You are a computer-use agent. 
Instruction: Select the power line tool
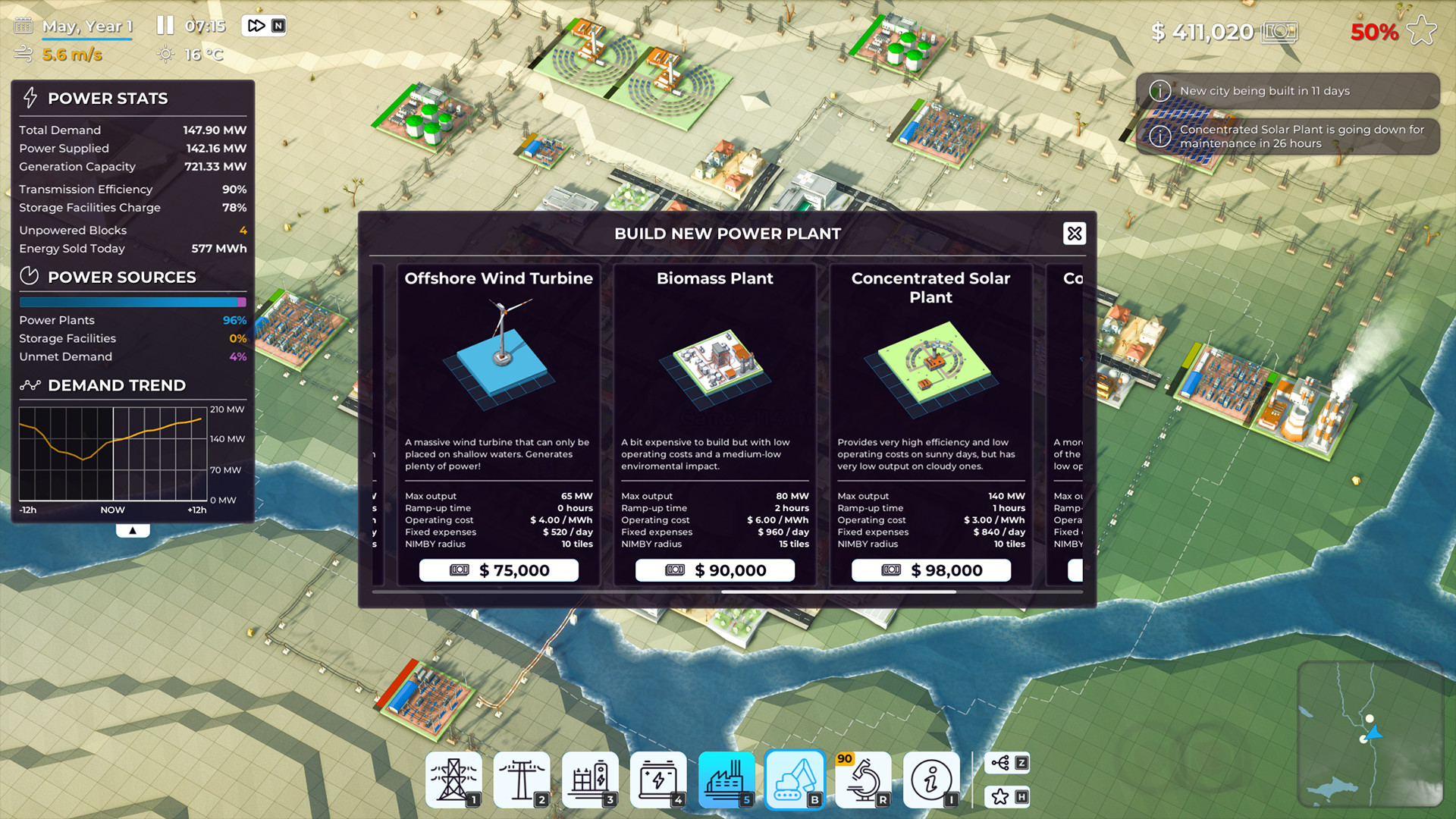522,780
